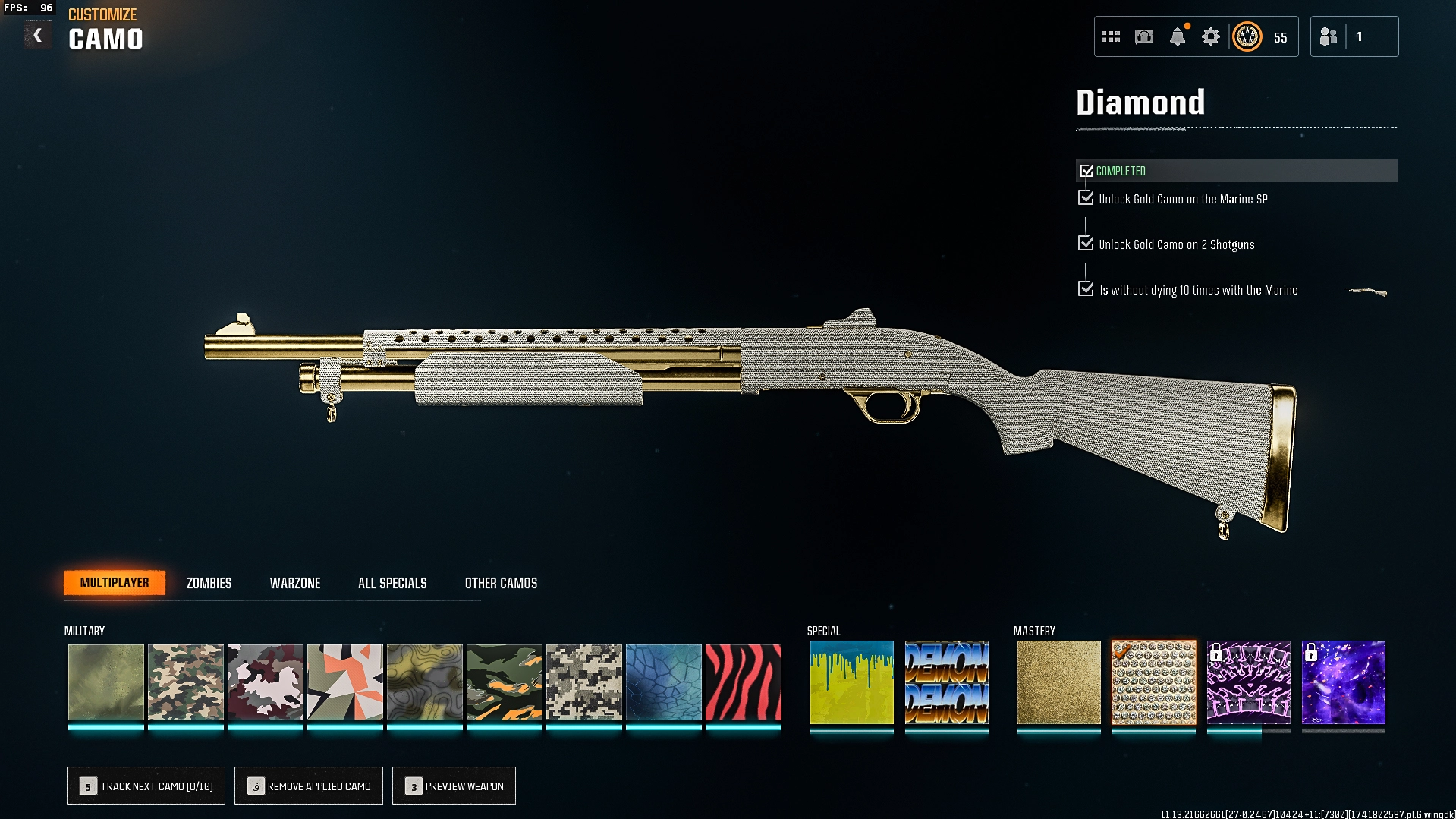Screen dimensions: 1456x819
Task: Open the notifications bell
Action: [1178, 36]
